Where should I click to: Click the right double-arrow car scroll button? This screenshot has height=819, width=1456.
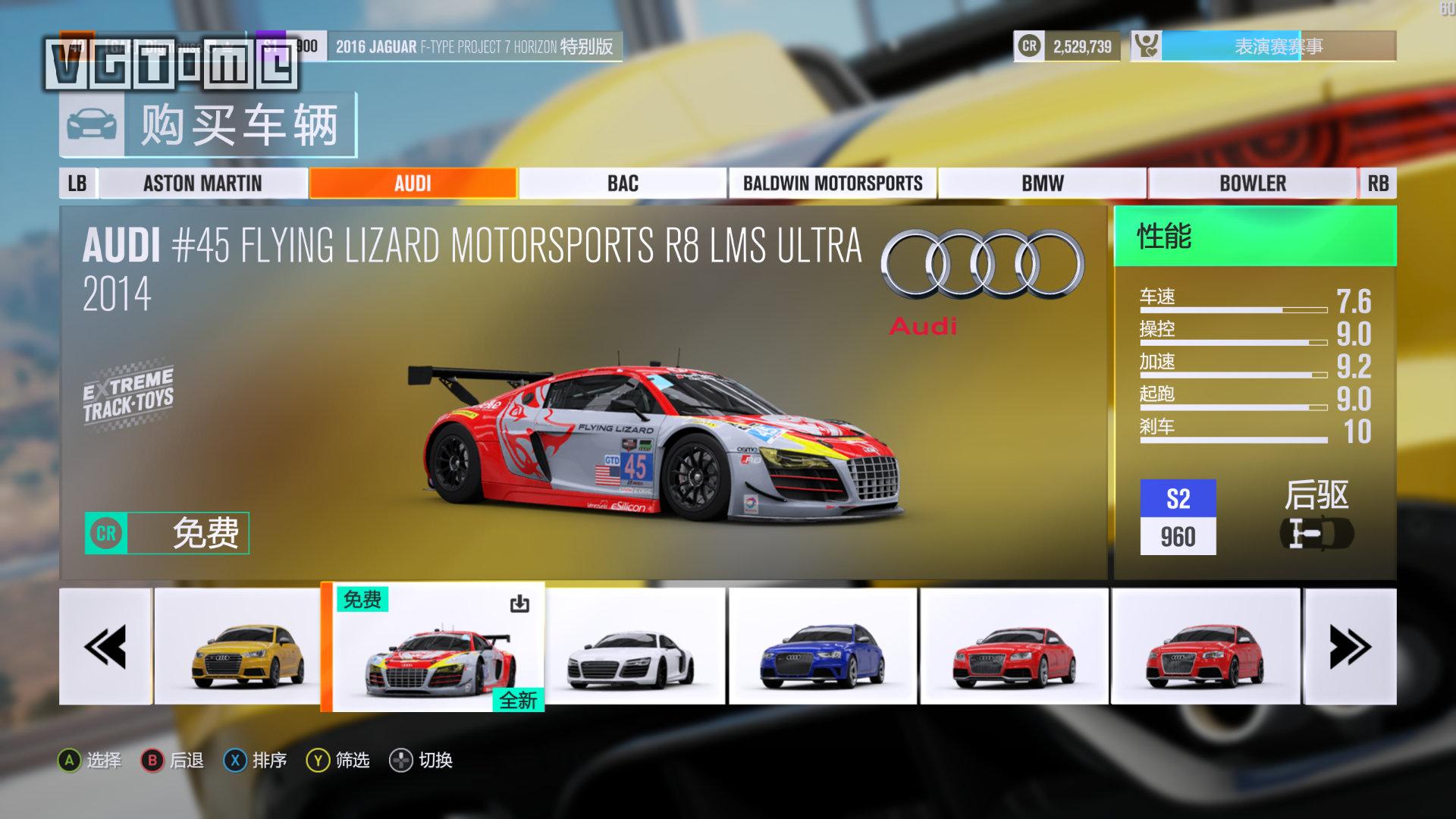point(1350,646)
